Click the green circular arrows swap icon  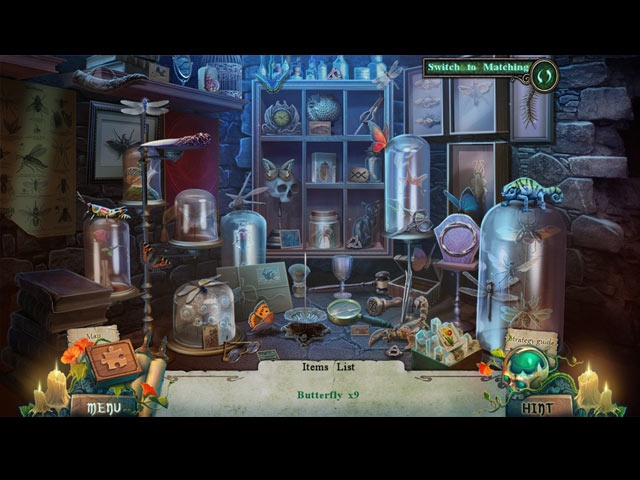point(544,74)
